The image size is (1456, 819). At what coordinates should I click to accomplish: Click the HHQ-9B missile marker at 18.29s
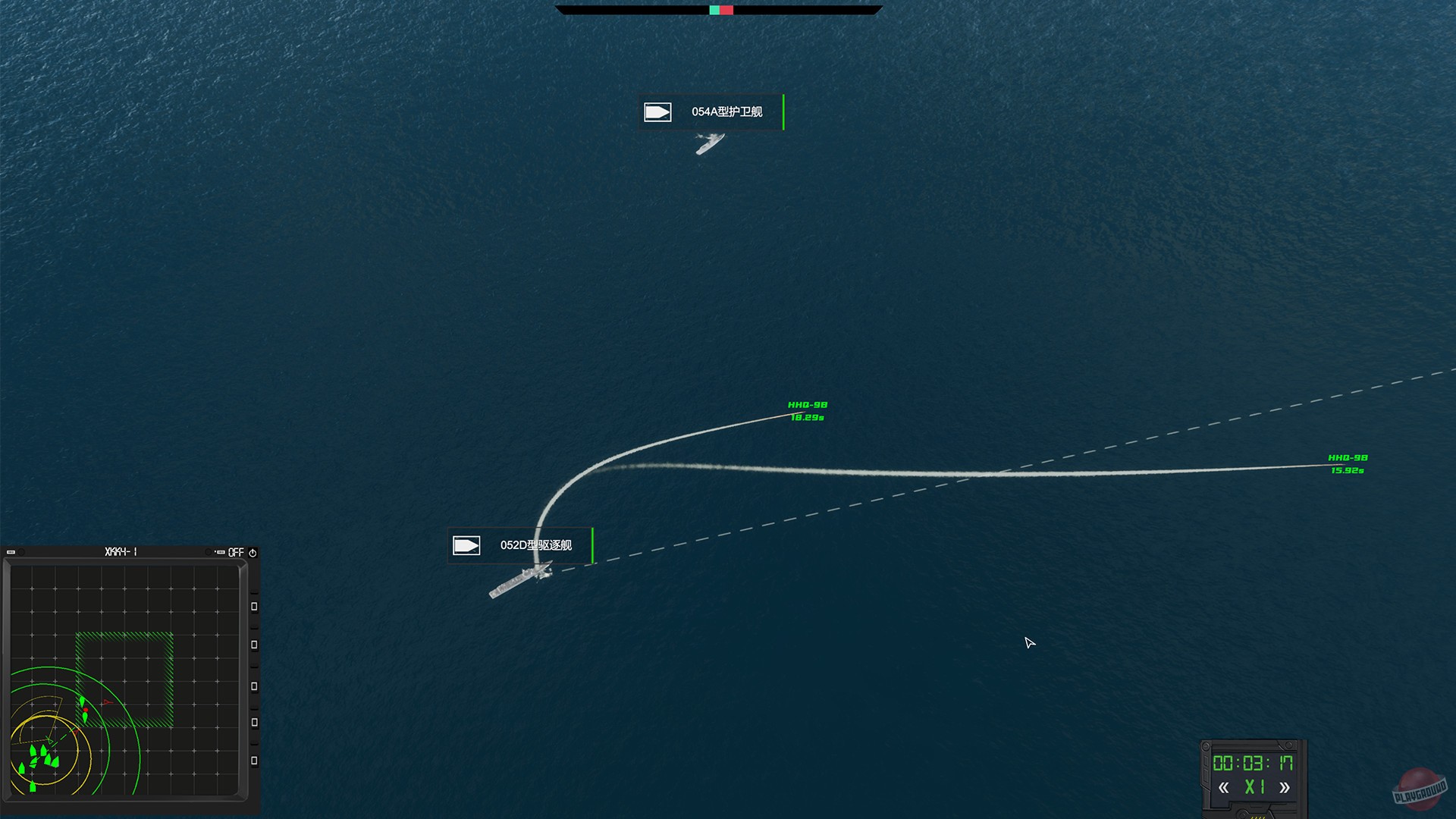802,409
